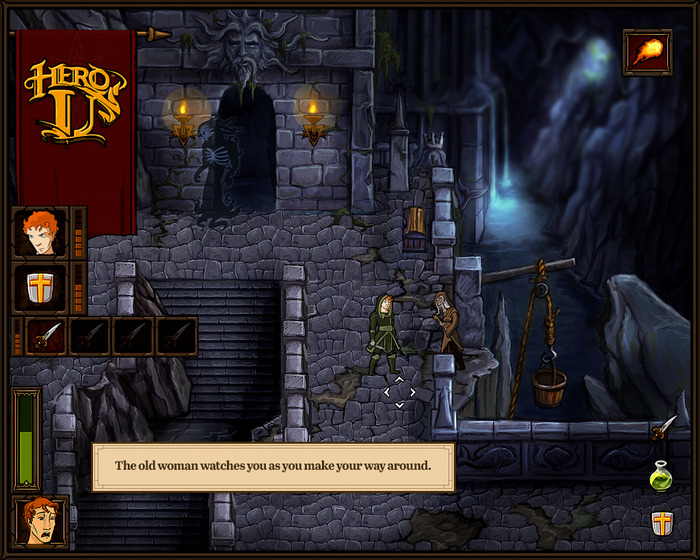Dismiss the old woman narration message

[273, 467]
